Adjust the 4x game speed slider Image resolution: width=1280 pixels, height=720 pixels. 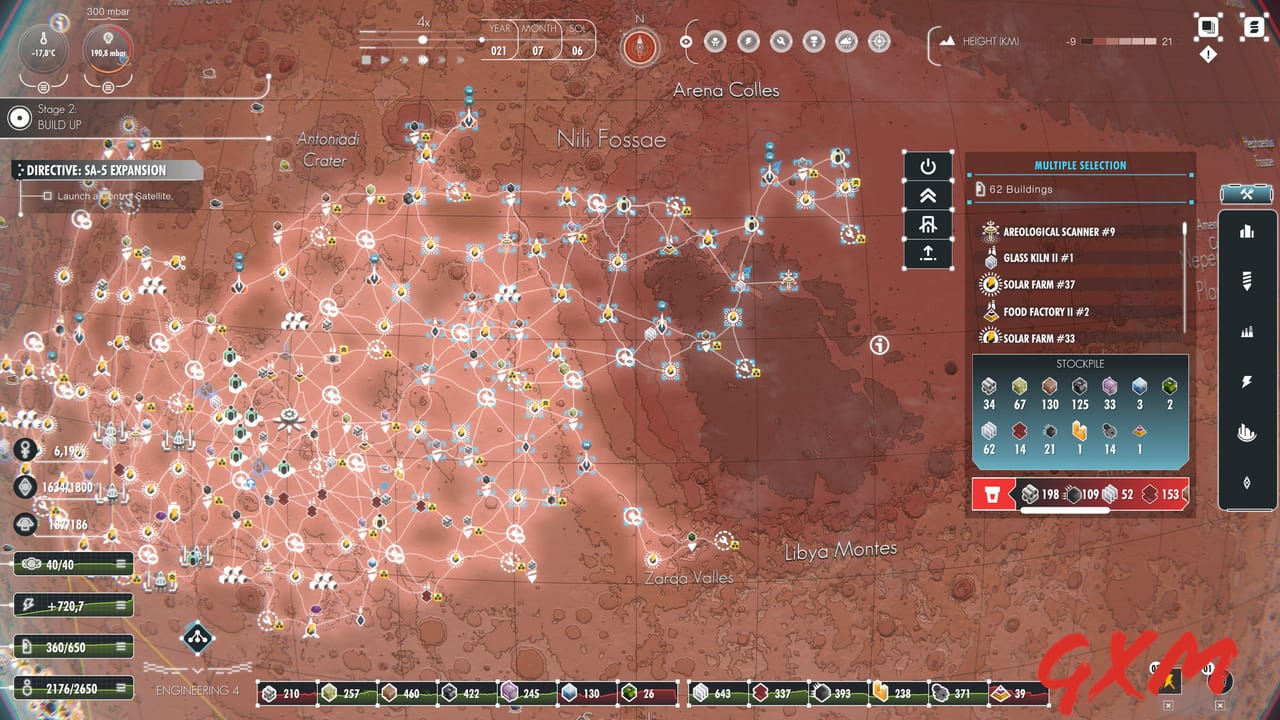tap(424, 40)
